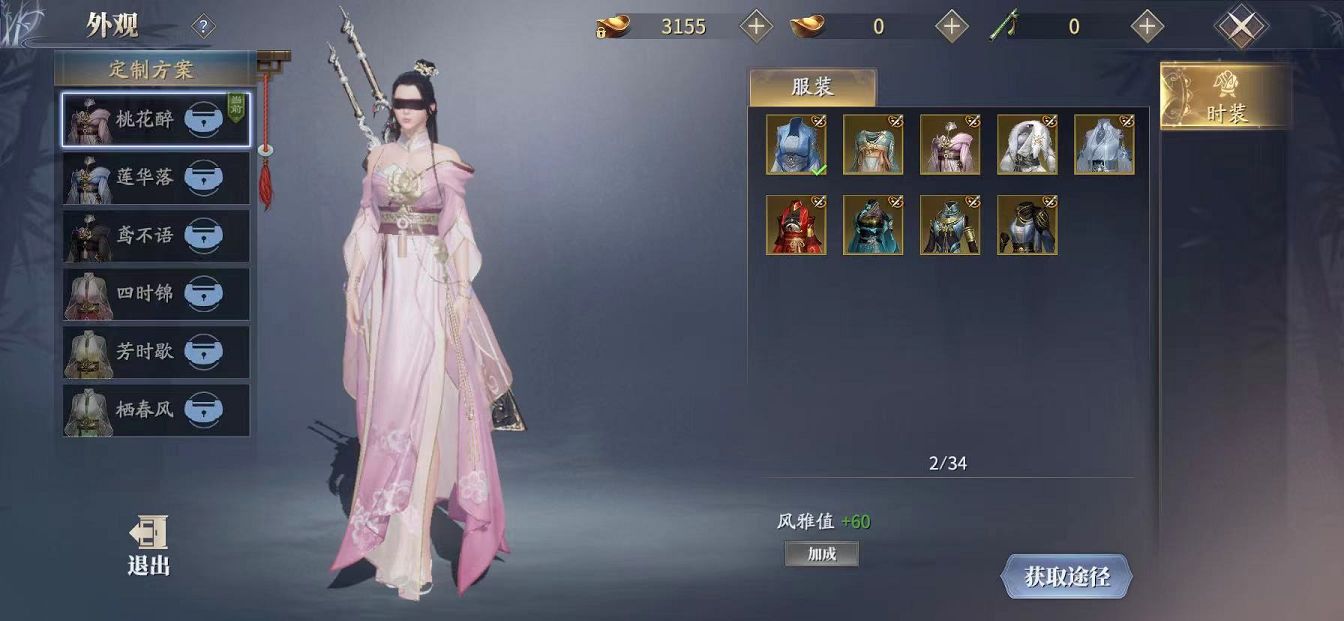This screenshot has width=1344, height=621.
Task: Click the 退出 exit button
Action: (148, 546)
